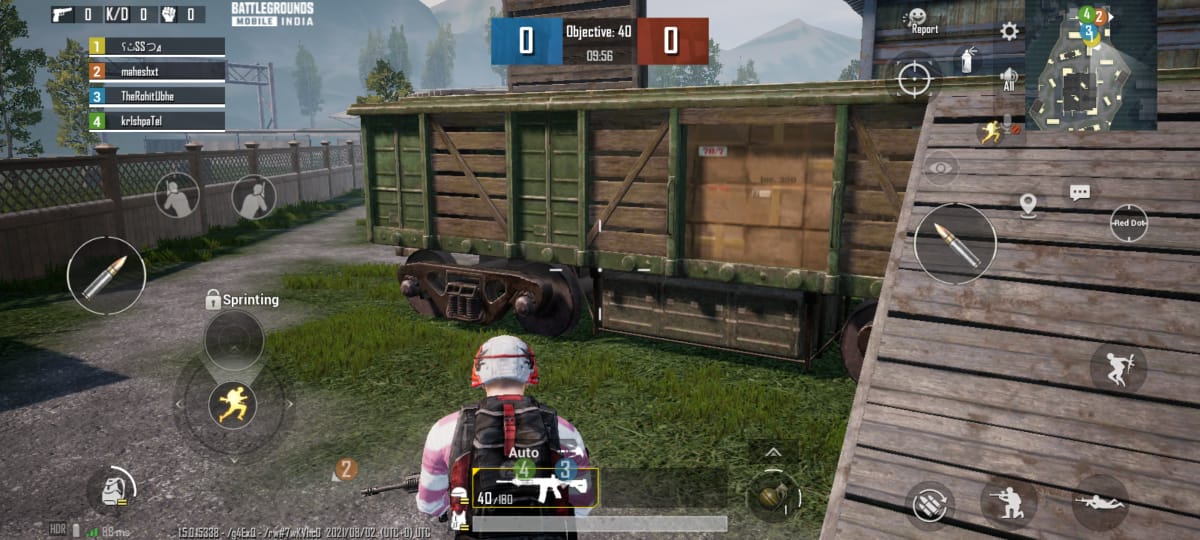Select the equipped assault rifle slot

(535, 487)
